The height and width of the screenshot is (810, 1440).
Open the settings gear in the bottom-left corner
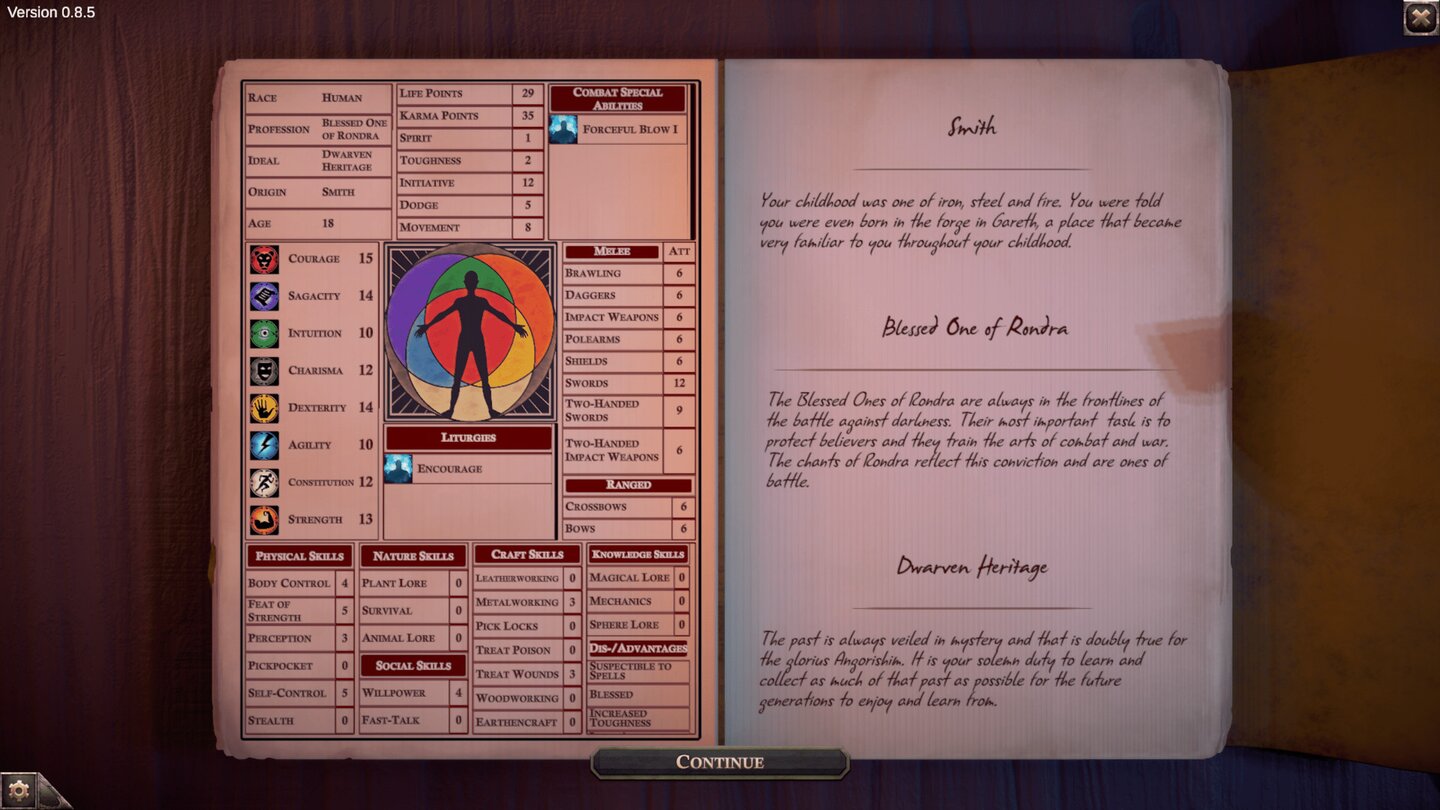click(20, 789)
